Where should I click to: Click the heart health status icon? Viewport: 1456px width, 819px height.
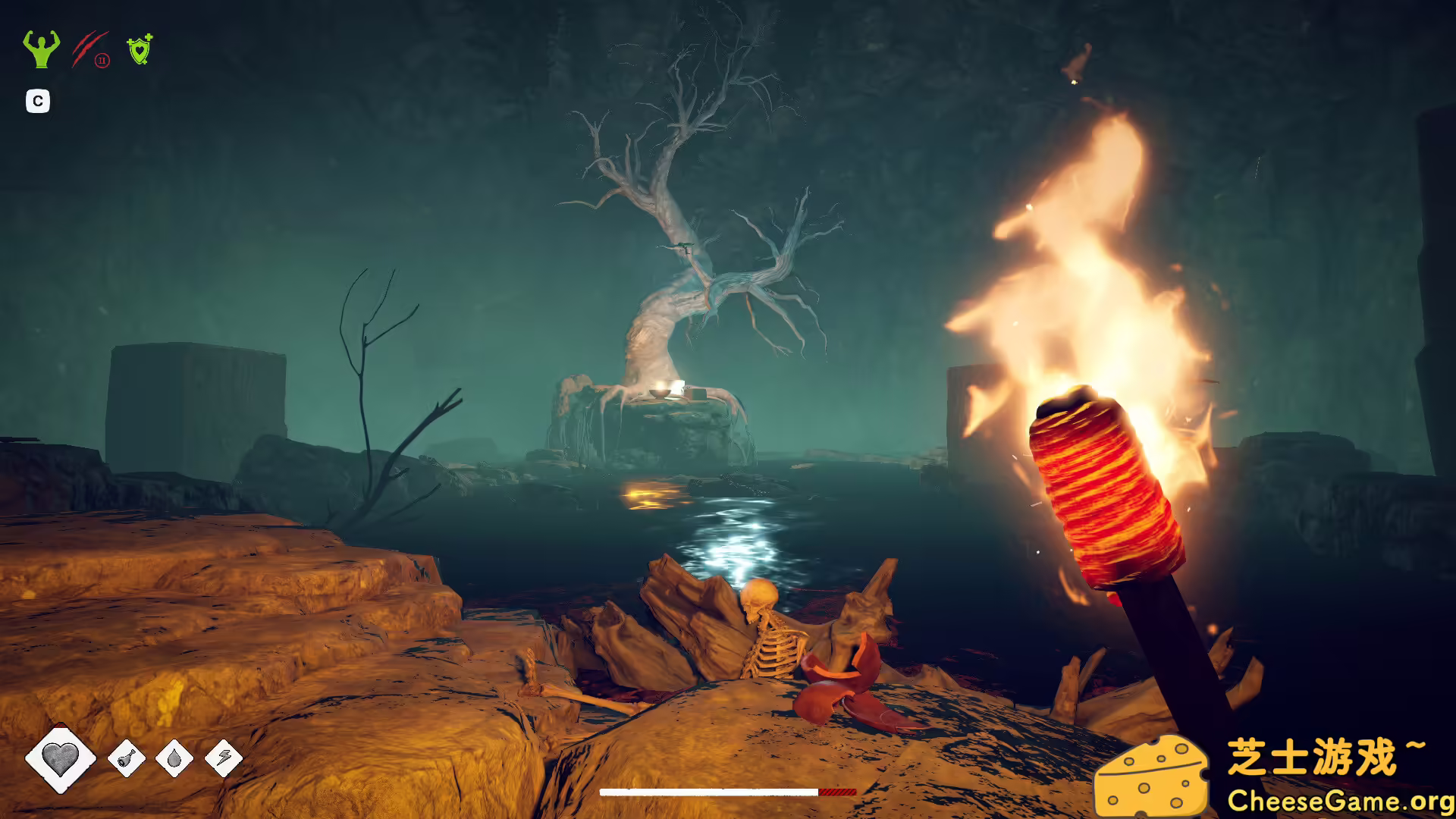(x=61, y=756)
